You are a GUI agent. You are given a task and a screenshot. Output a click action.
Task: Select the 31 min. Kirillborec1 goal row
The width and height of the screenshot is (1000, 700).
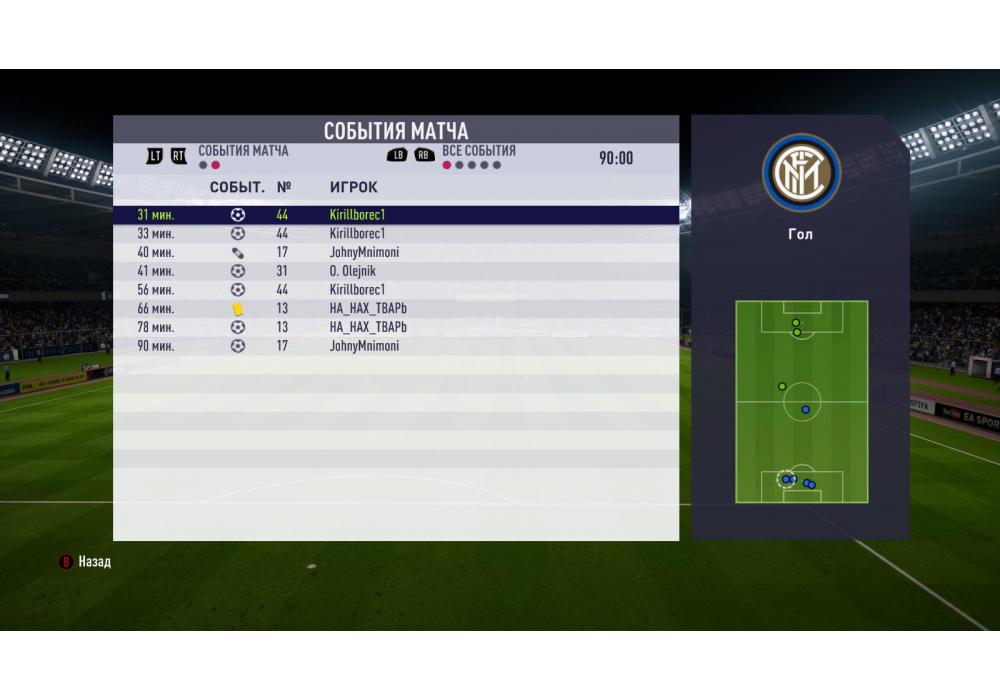(x=395, y=214)
